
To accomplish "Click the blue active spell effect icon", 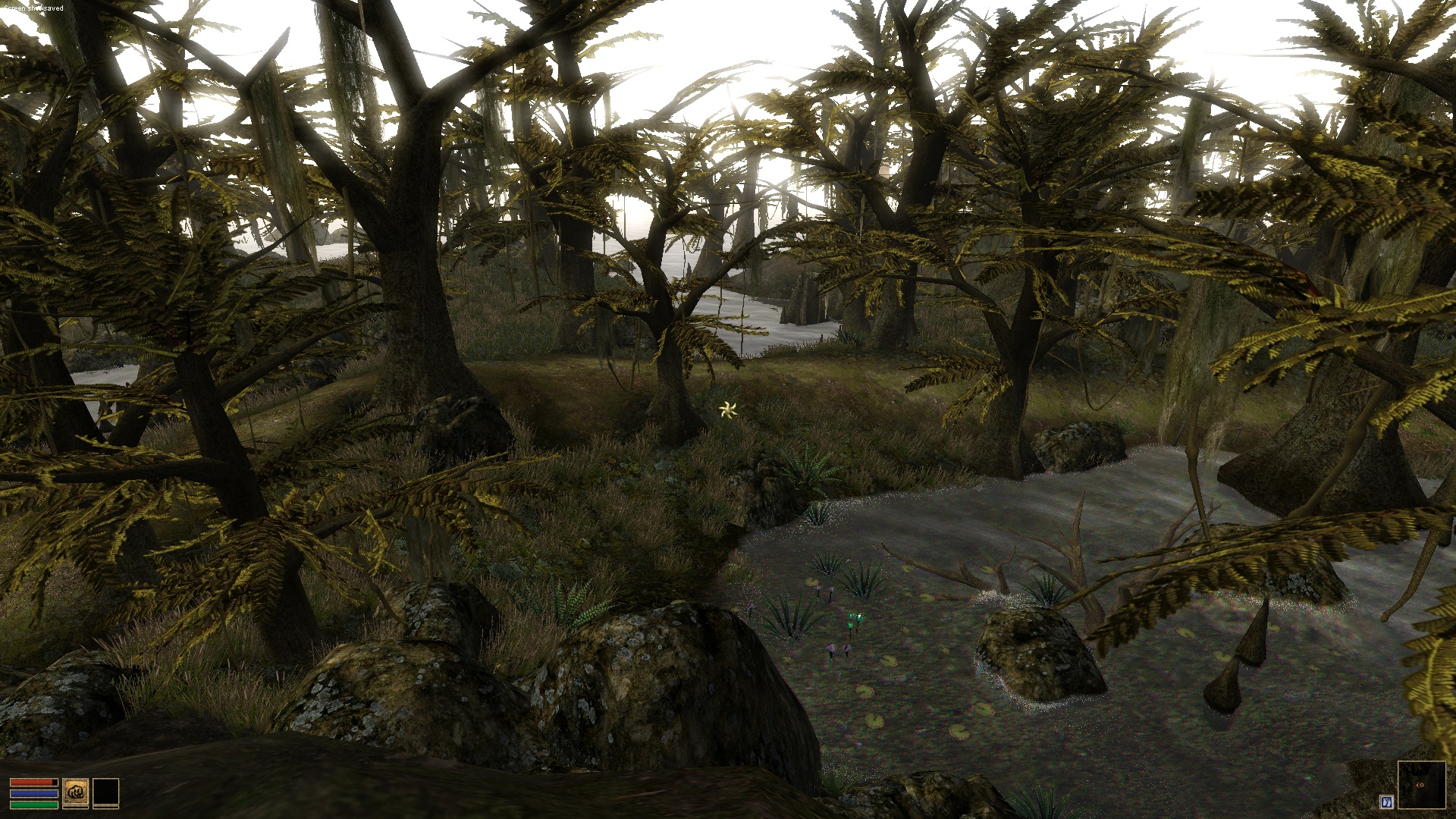I will coord(1386,802).
